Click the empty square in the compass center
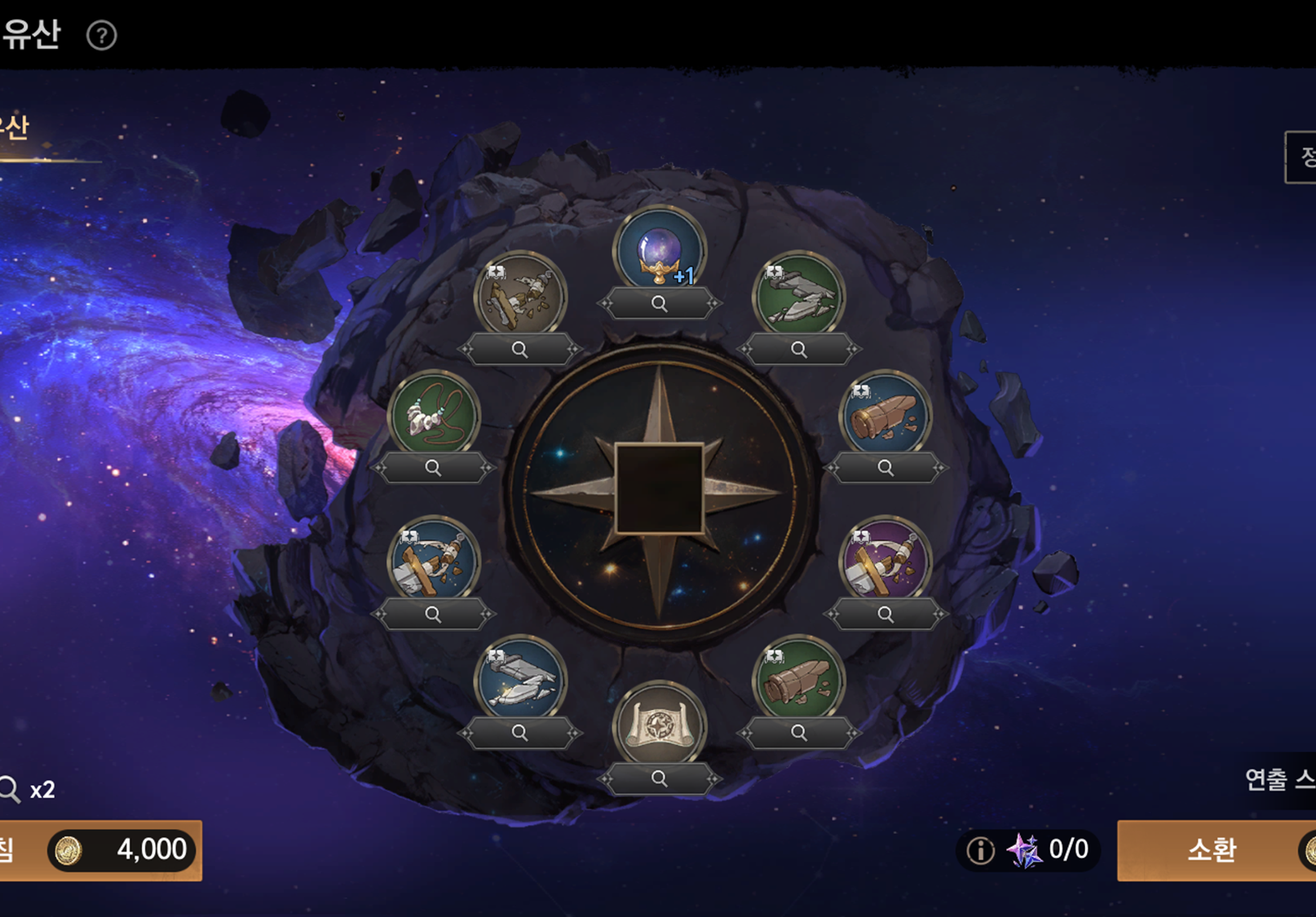The image size is (1316, 917). [659, 489]
